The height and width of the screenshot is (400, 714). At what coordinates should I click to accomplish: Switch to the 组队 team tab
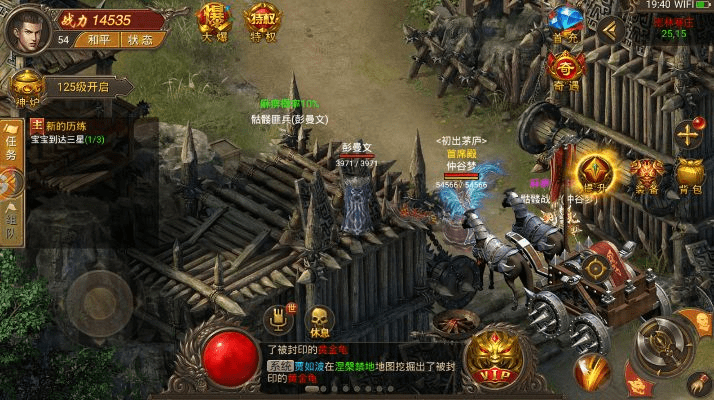pyautogui.click(x=11, y=230)
